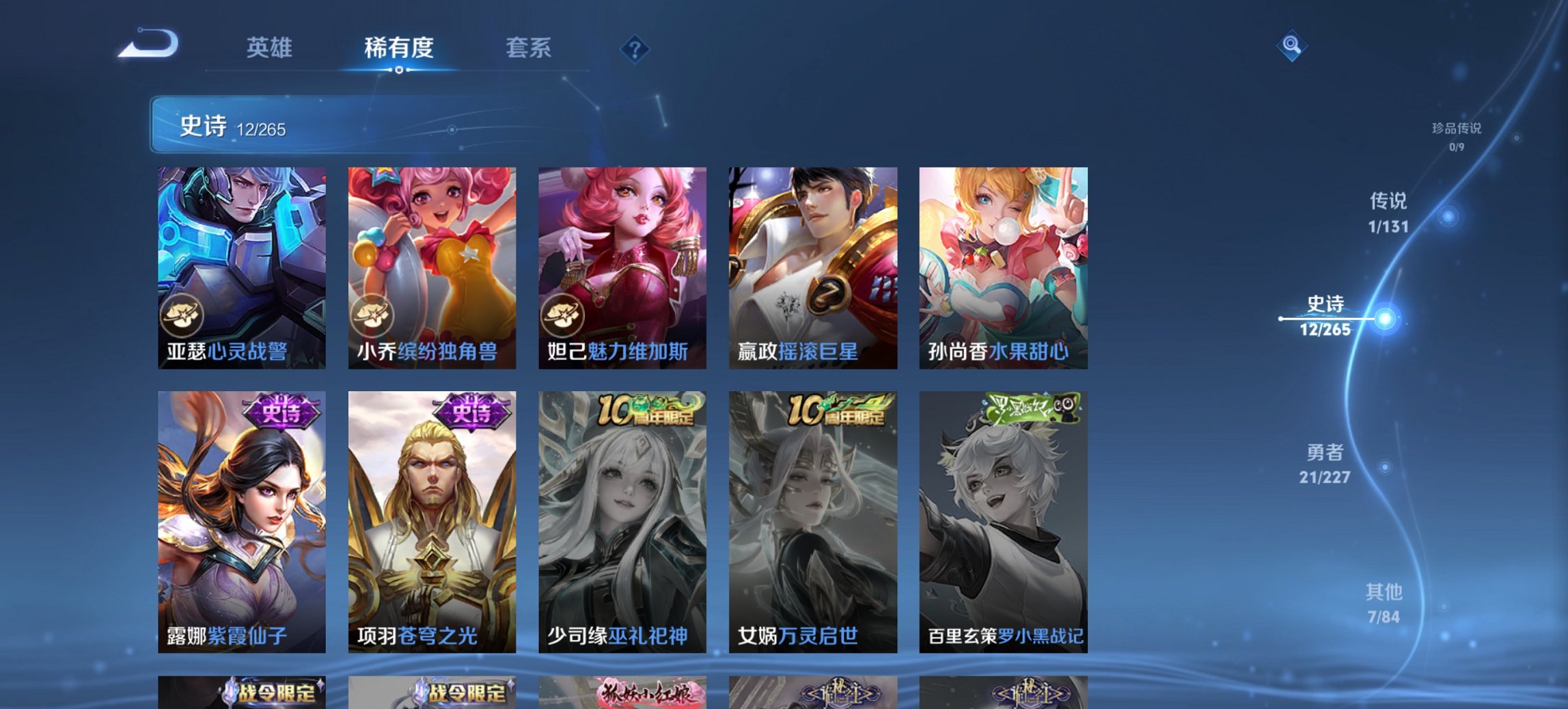Switch to the 套系 tab
The image size is (1568, 709).
pos(528,48)
